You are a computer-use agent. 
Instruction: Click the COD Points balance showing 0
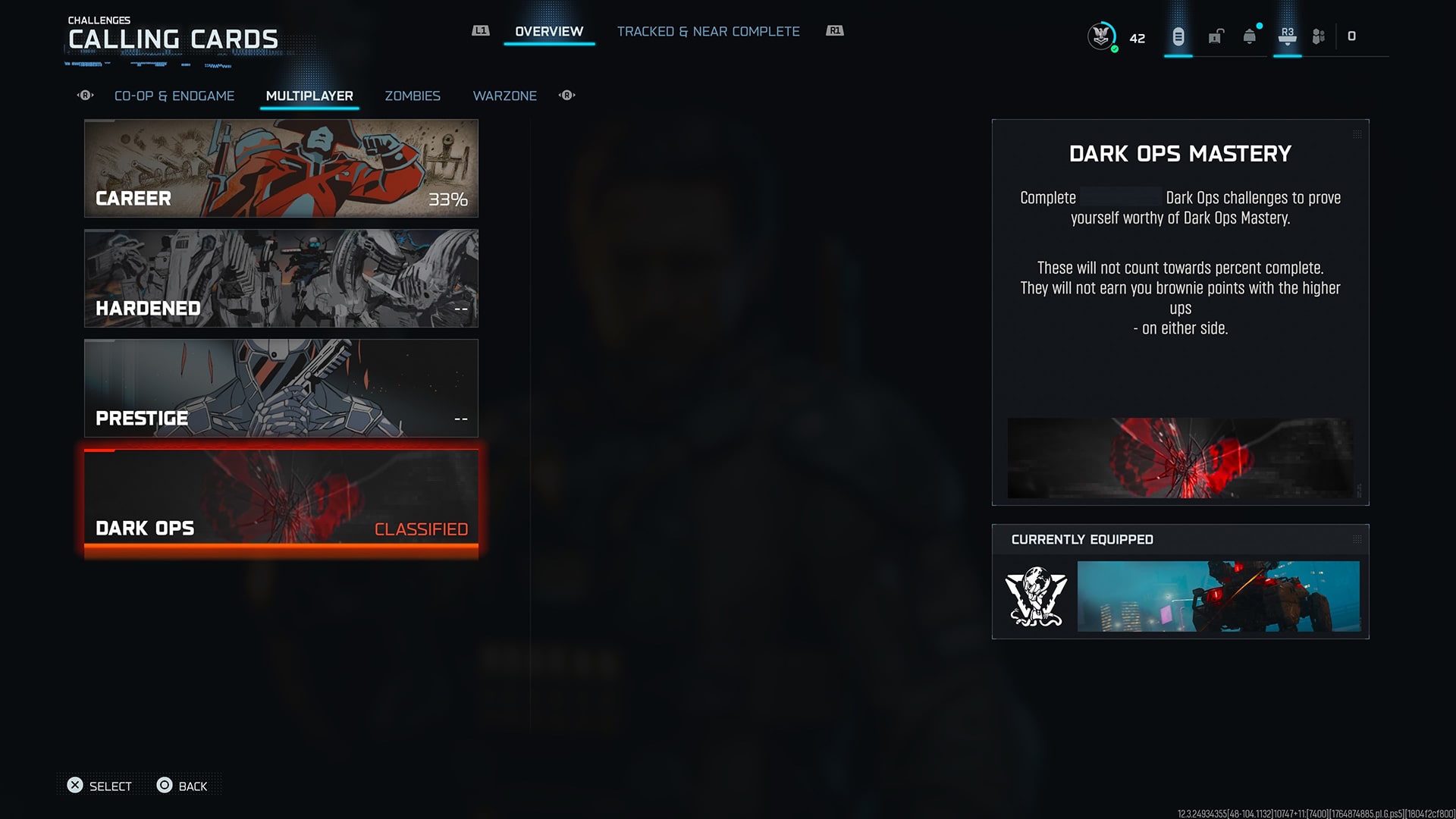(x=1352, y=36)
